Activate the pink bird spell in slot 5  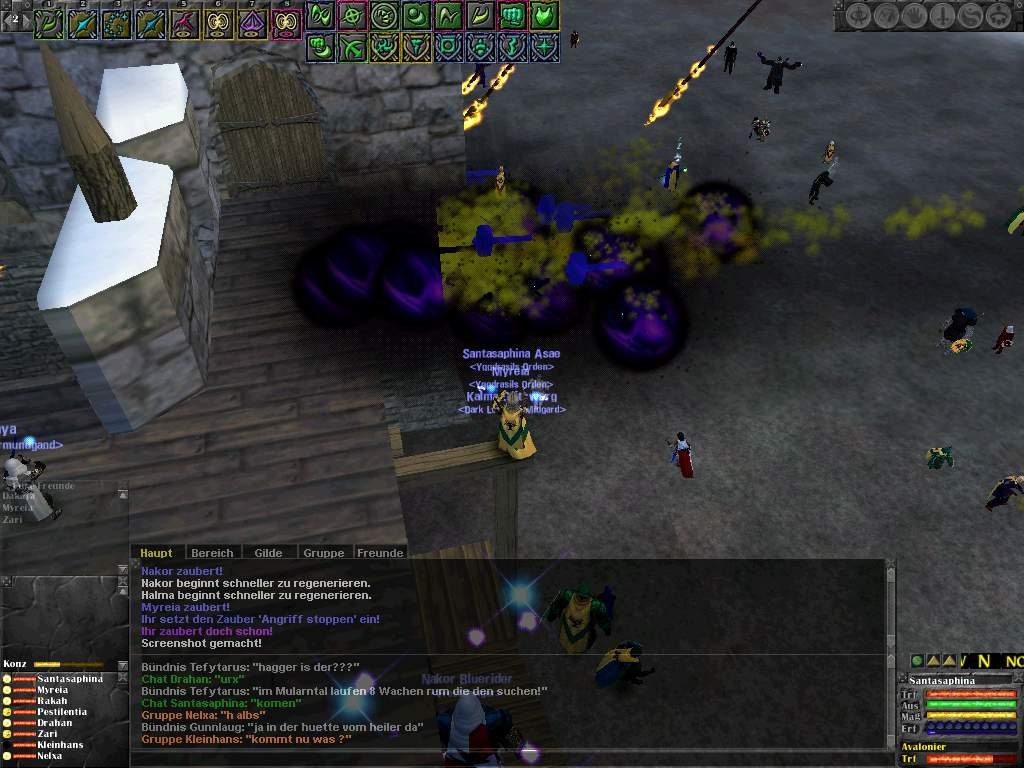(x=185, y=23)
